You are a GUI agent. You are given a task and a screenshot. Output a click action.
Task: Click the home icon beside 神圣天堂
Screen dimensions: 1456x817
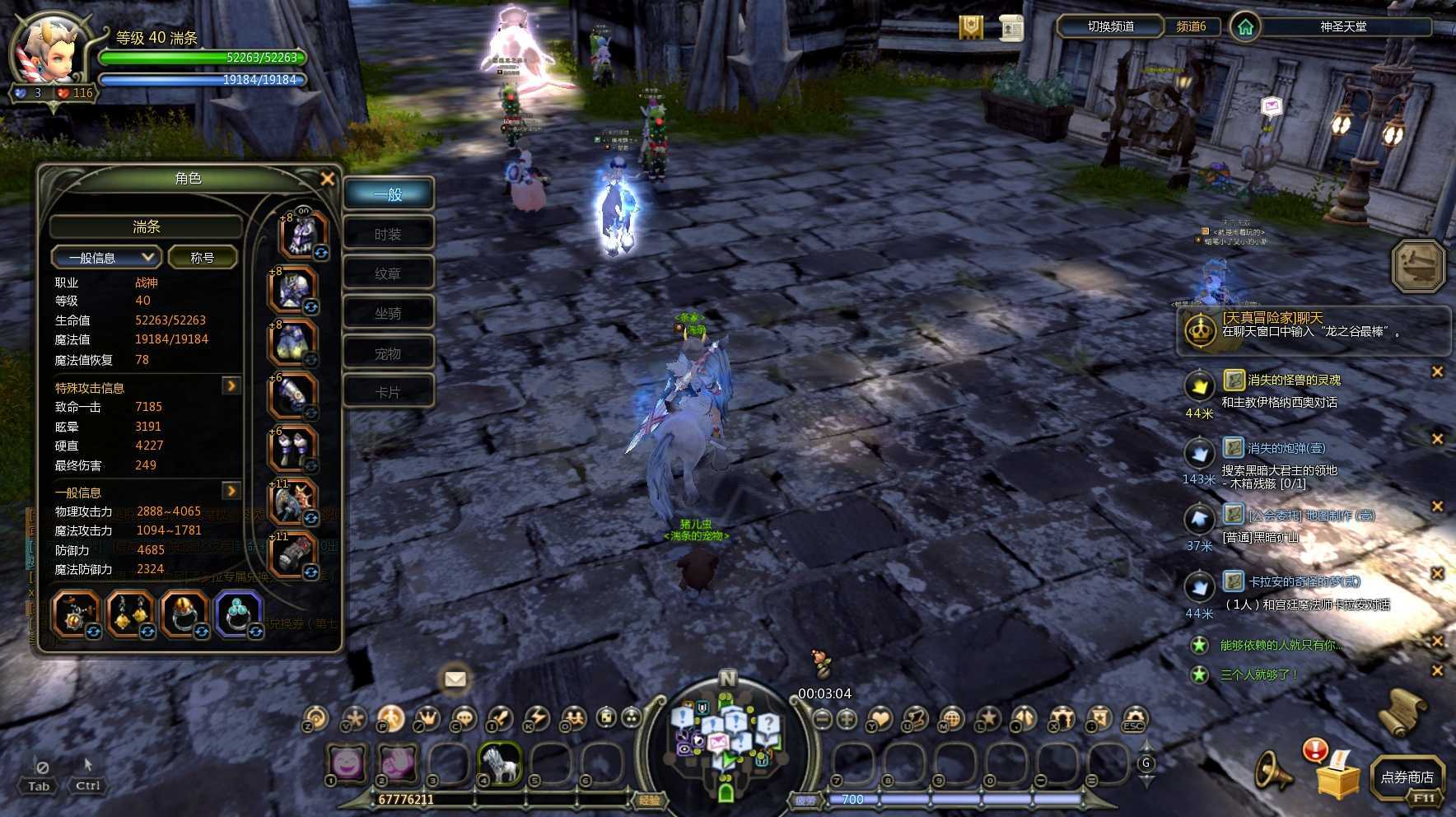coord(1245,27)
